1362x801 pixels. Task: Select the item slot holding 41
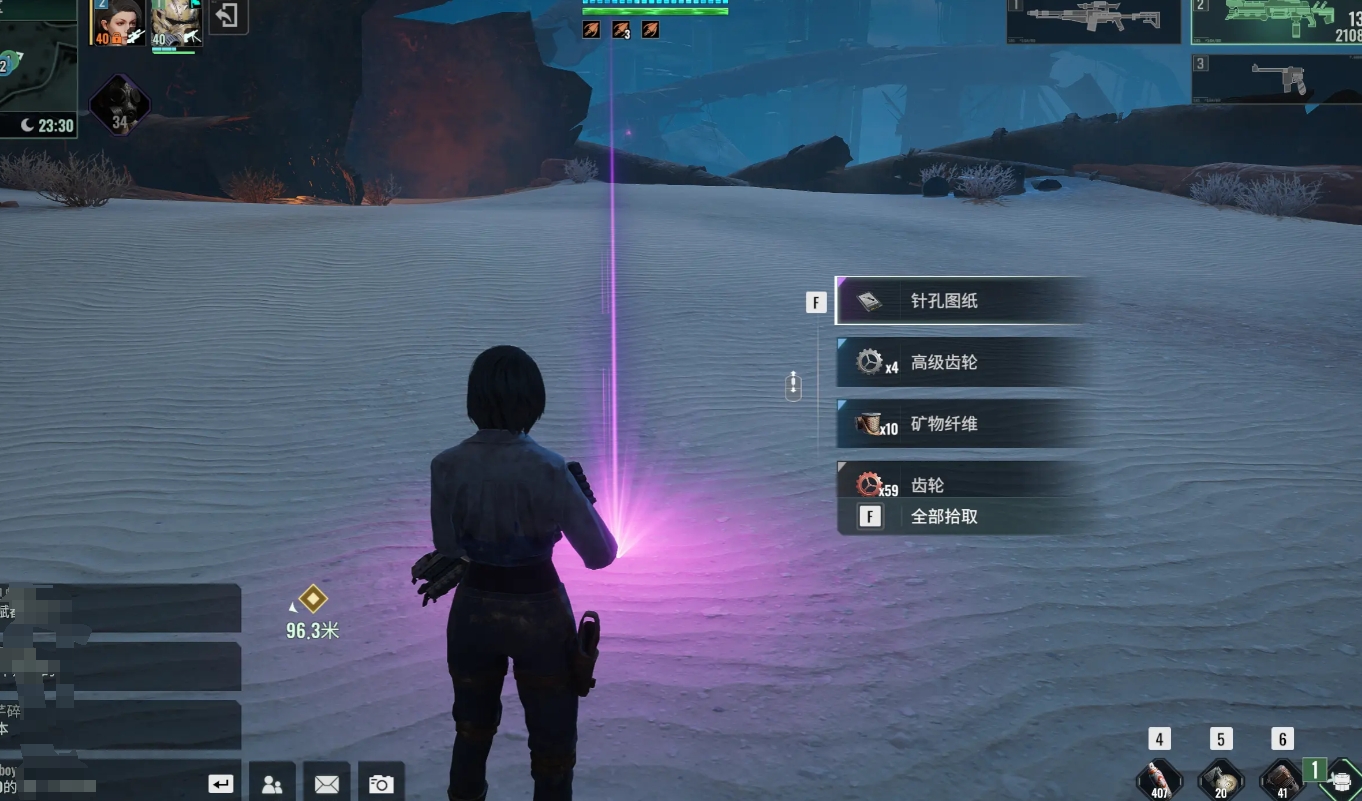[x=1282, y=779]
